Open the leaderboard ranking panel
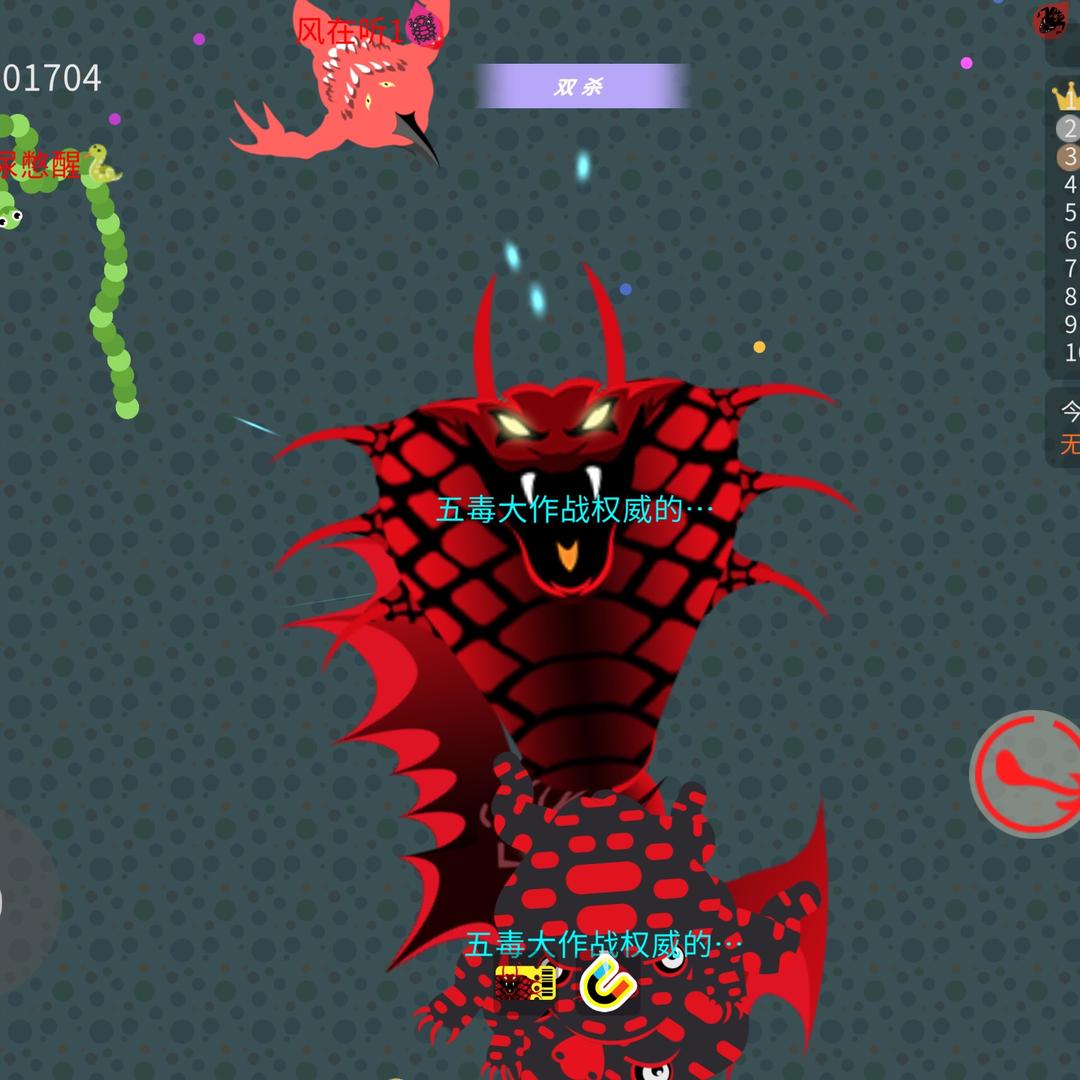Screen dimensions: 1080x1080 (x=1067, y=225)
